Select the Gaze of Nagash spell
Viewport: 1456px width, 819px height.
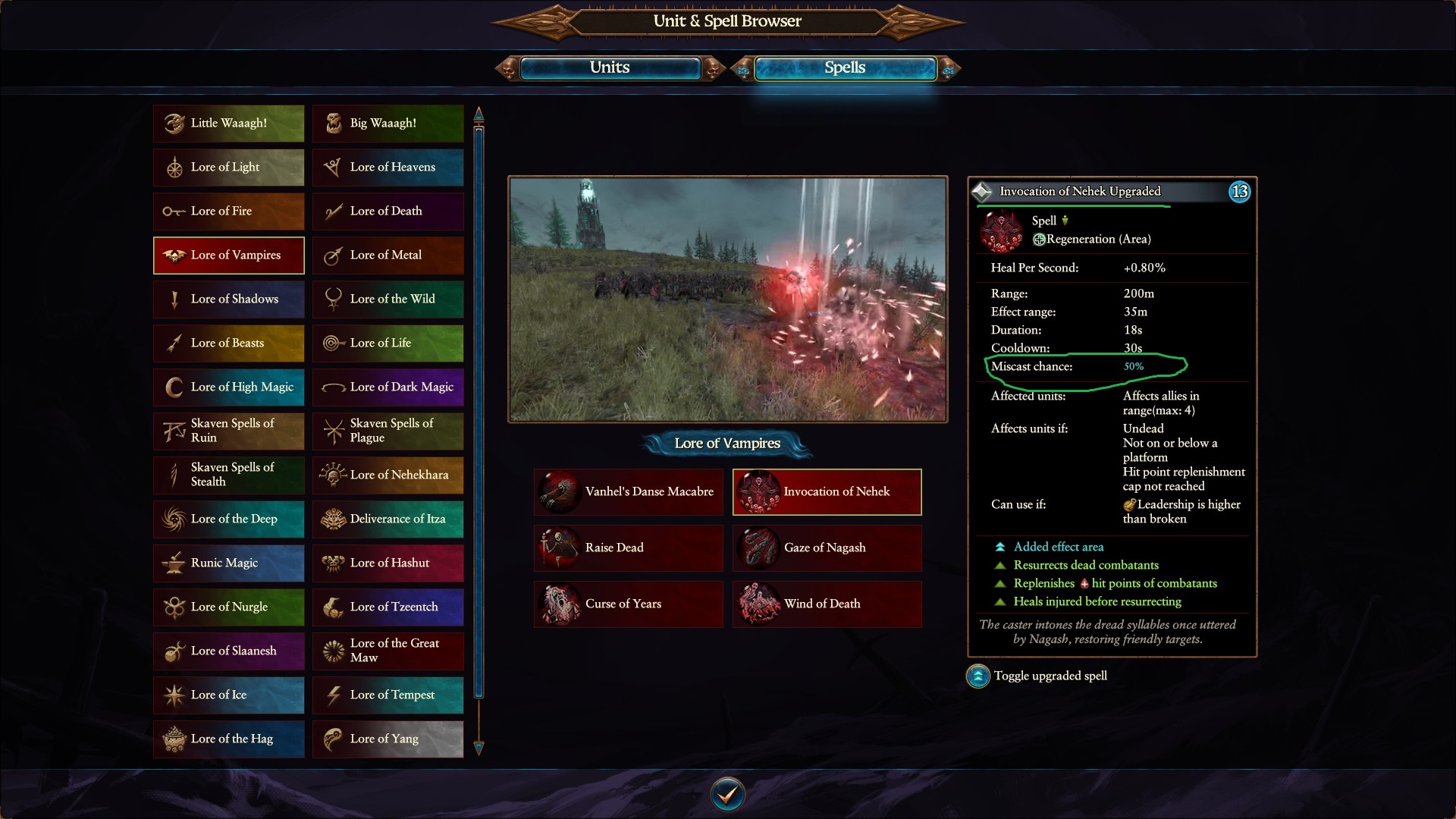point(827,548)
